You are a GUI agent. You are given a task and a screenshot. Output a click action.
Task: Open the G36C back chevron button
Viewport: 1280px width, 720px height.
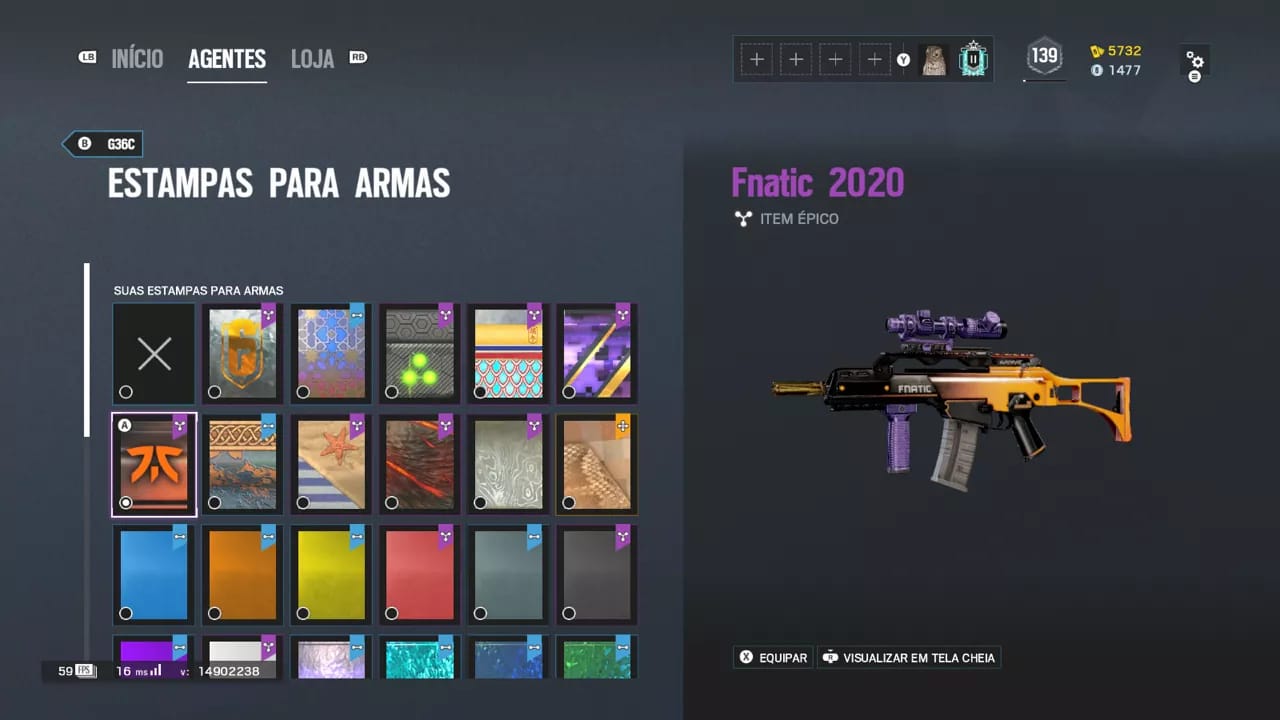102,144
